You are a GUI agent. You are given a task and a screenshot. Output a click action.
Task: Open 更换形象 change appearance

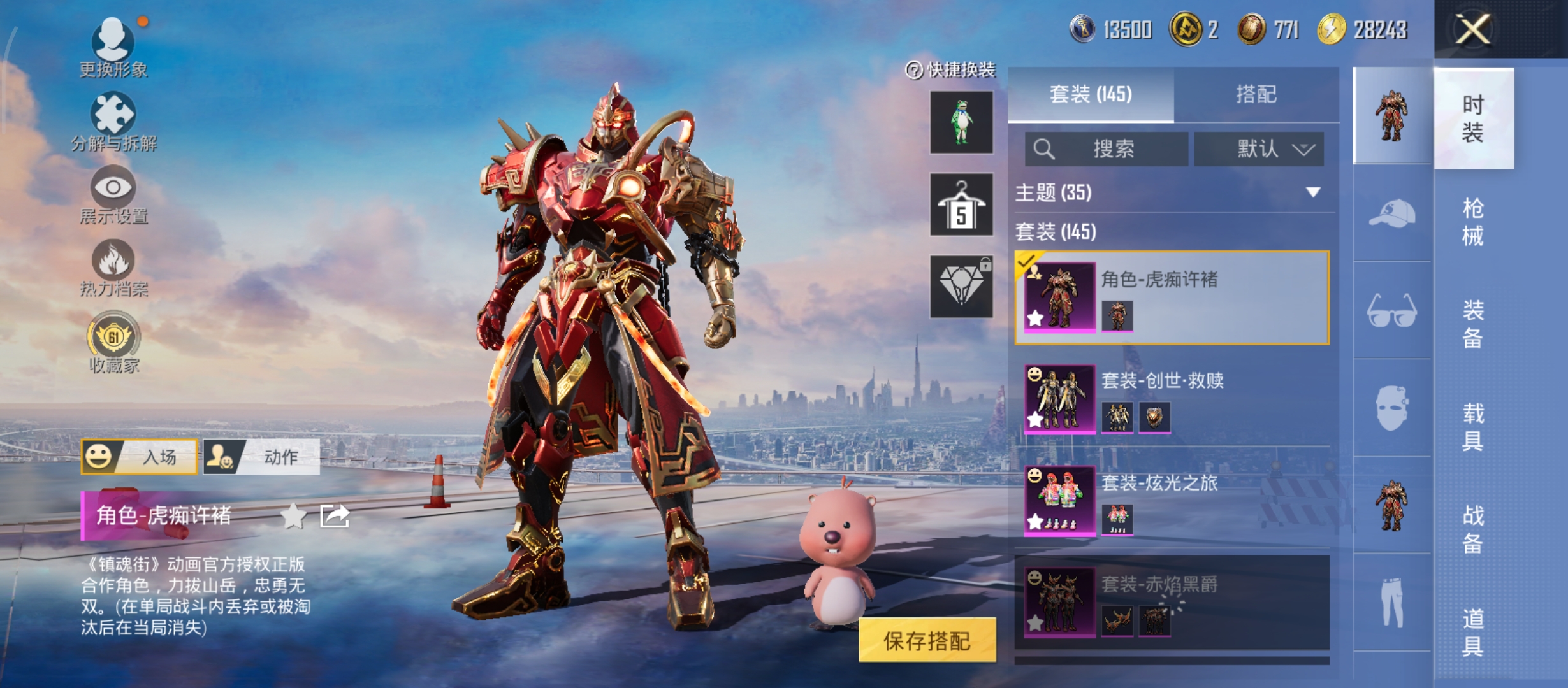pos(113,46)
